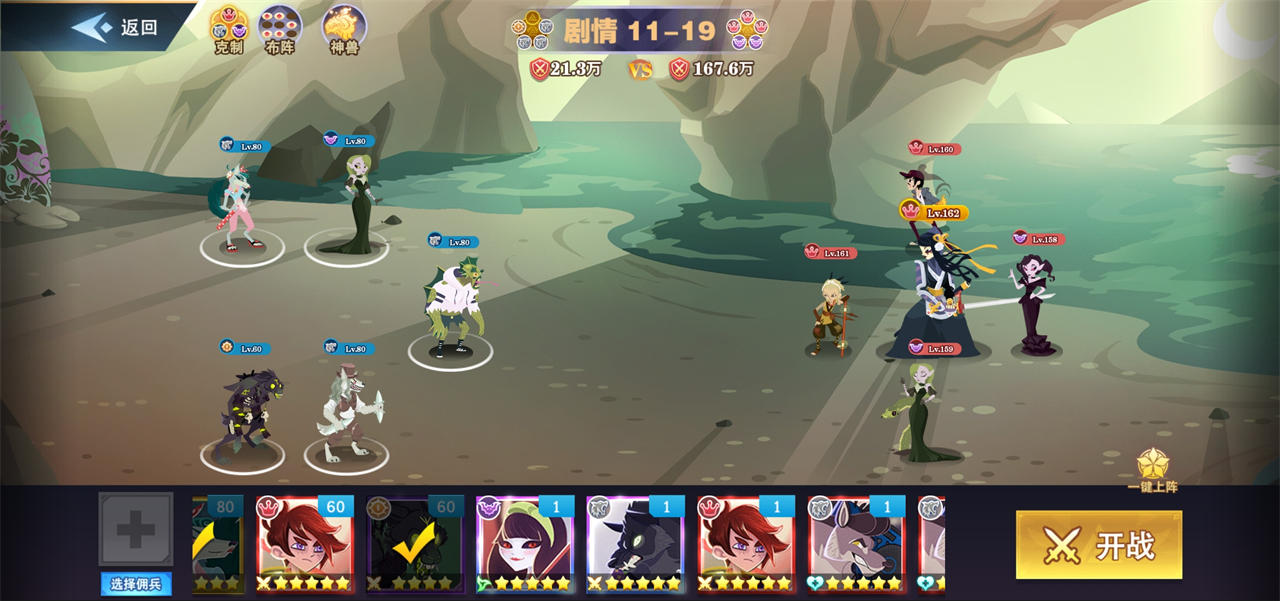Start the battle with 开战
1280x601 pixels.
click(x=1098, y=545)
